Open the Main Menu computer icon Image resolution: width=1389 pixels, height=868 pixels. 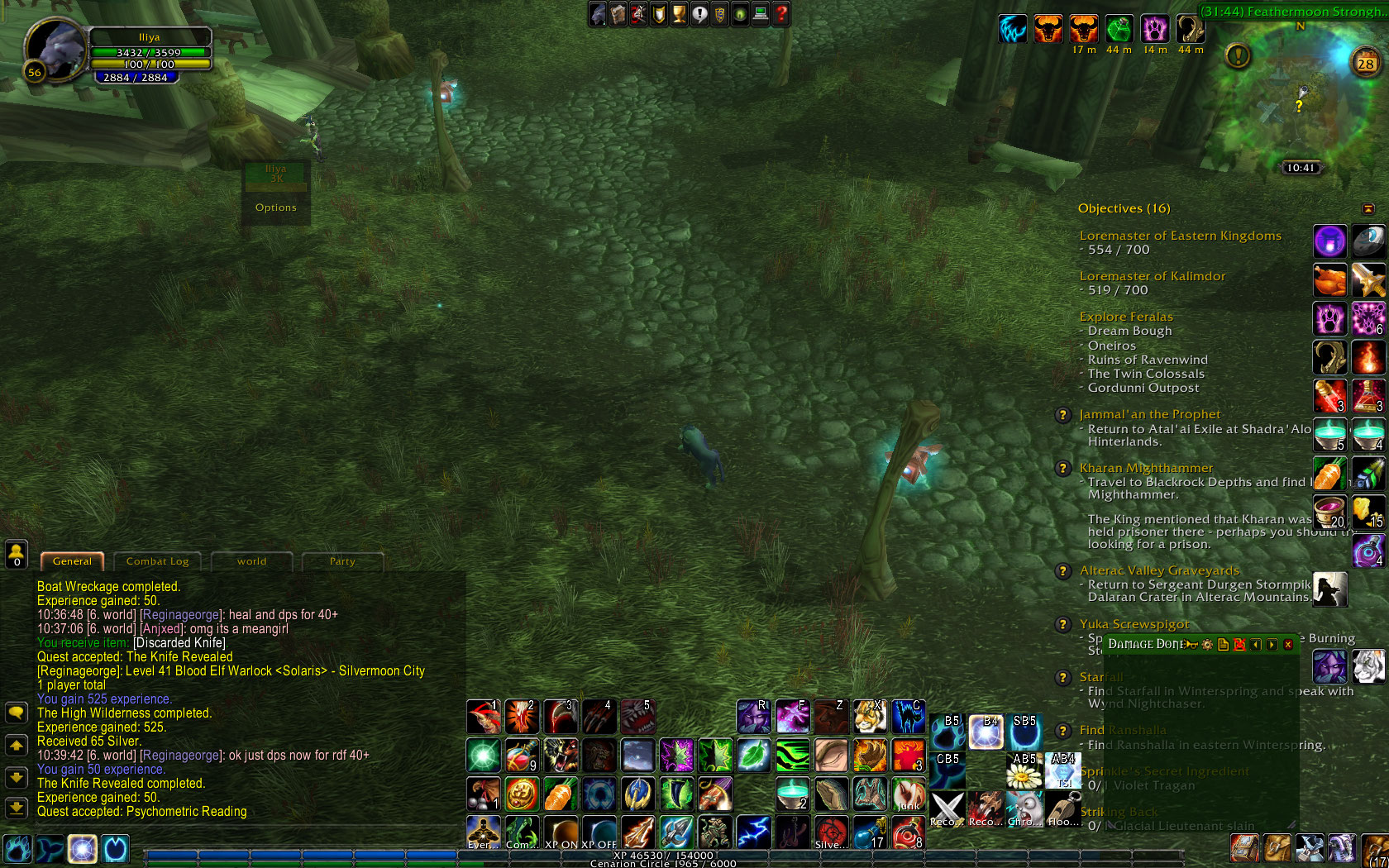(x=761, y=14)
